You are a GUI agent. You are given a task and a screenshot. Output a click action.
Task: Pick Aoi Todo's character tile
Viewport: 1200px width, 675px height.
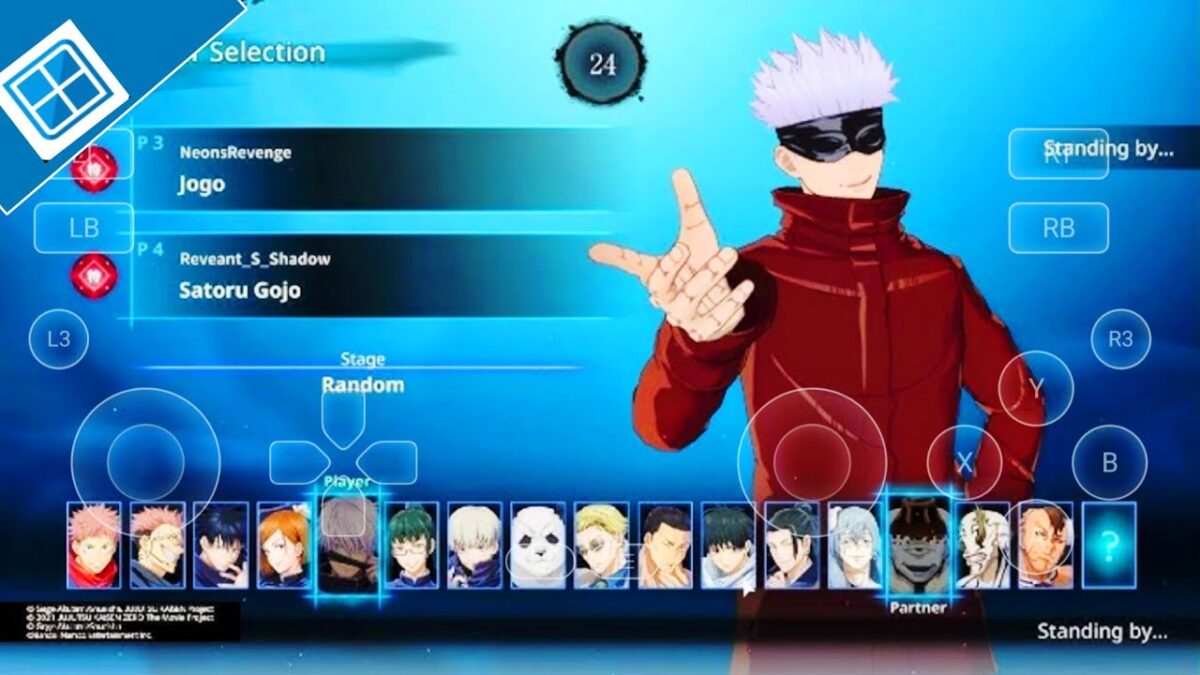click(665, 545)
